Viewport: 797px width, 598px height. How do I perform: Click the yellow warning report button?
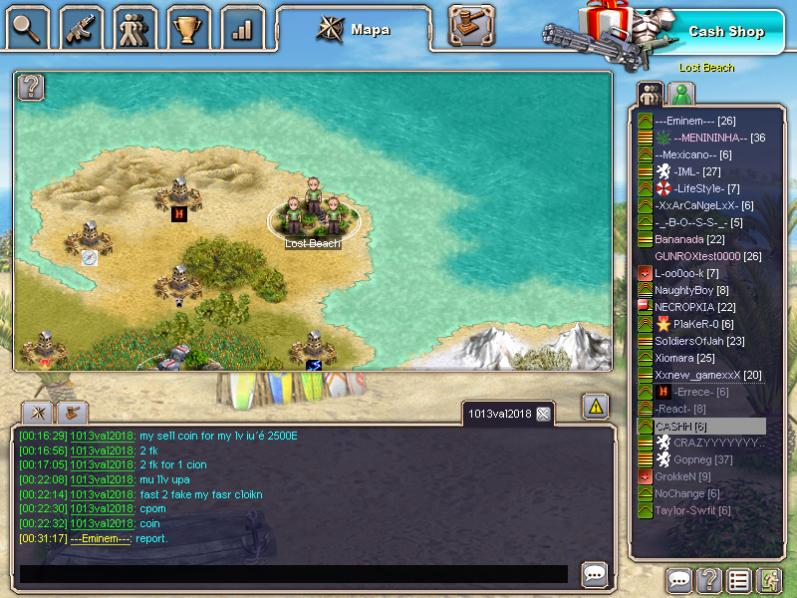595,406
